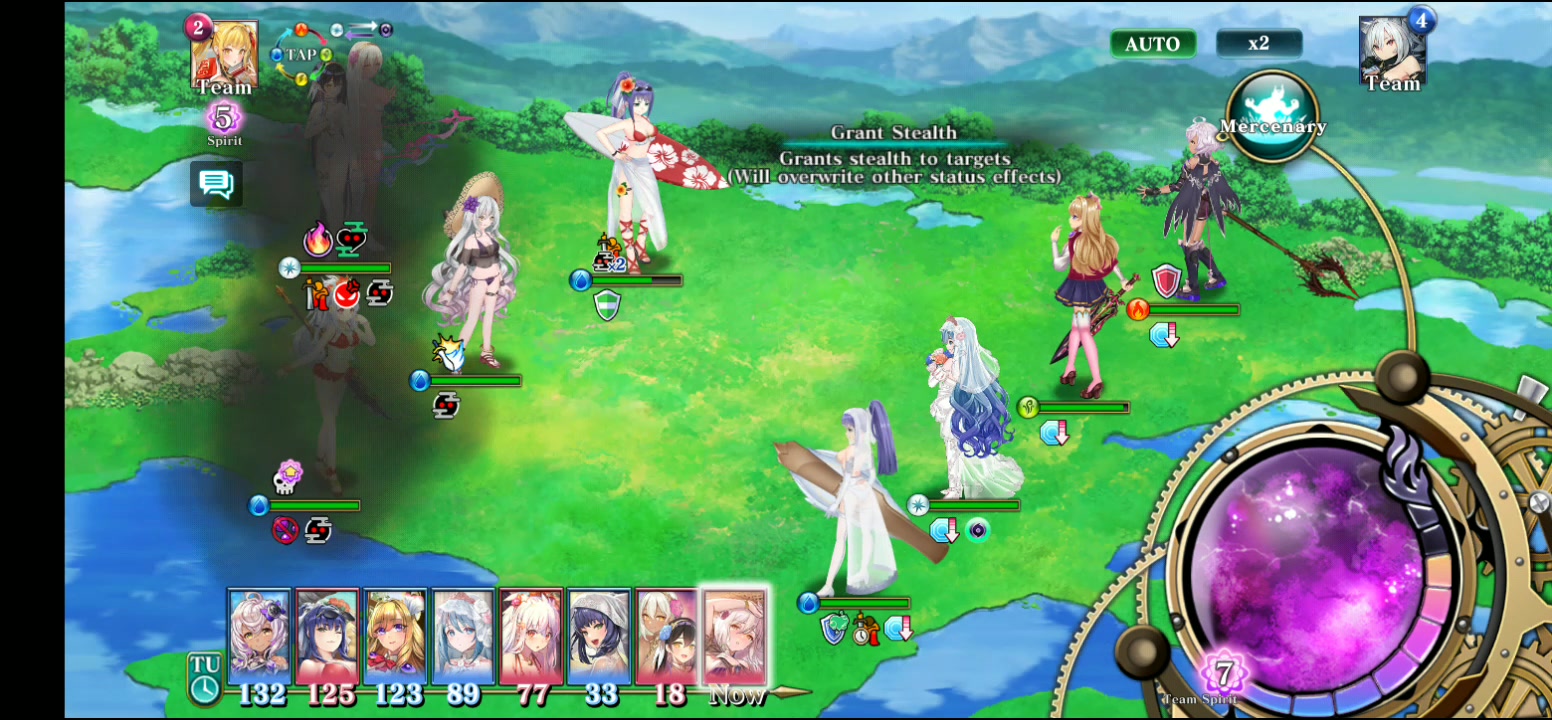
Task: Select the turn-order portrait marked 89
Action: pos(463,636)
